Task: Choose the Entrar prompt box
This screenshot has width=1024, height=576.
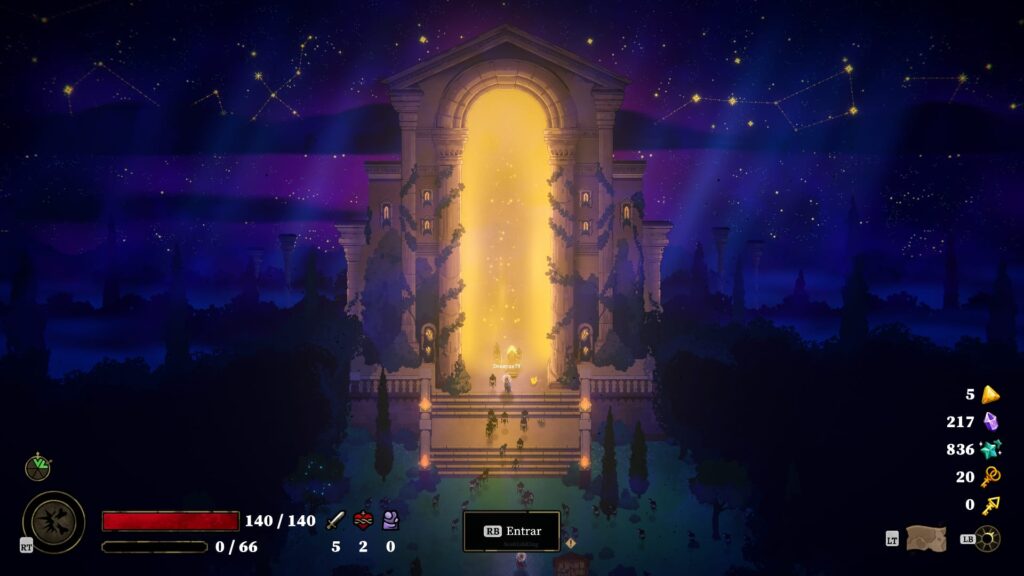Action: point(511,531)
